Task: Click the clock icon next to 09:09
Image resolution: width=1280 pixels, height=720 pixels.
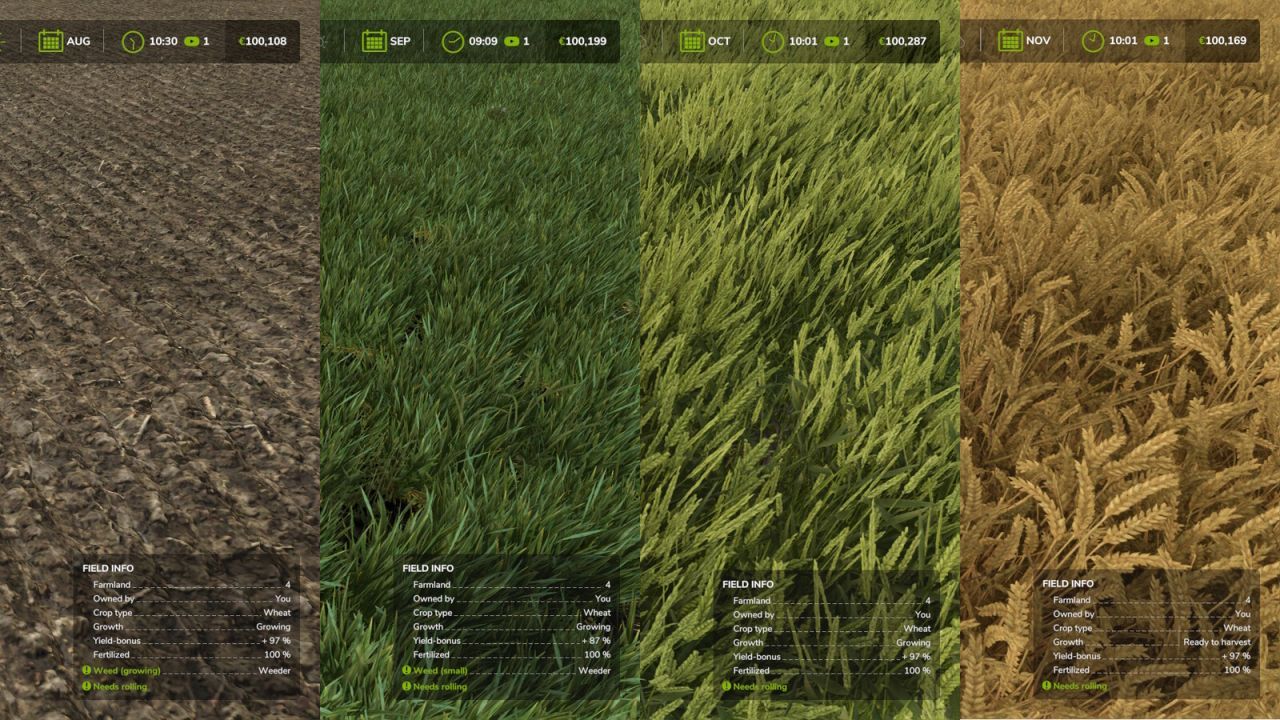Action: click(x=452, y=41)
